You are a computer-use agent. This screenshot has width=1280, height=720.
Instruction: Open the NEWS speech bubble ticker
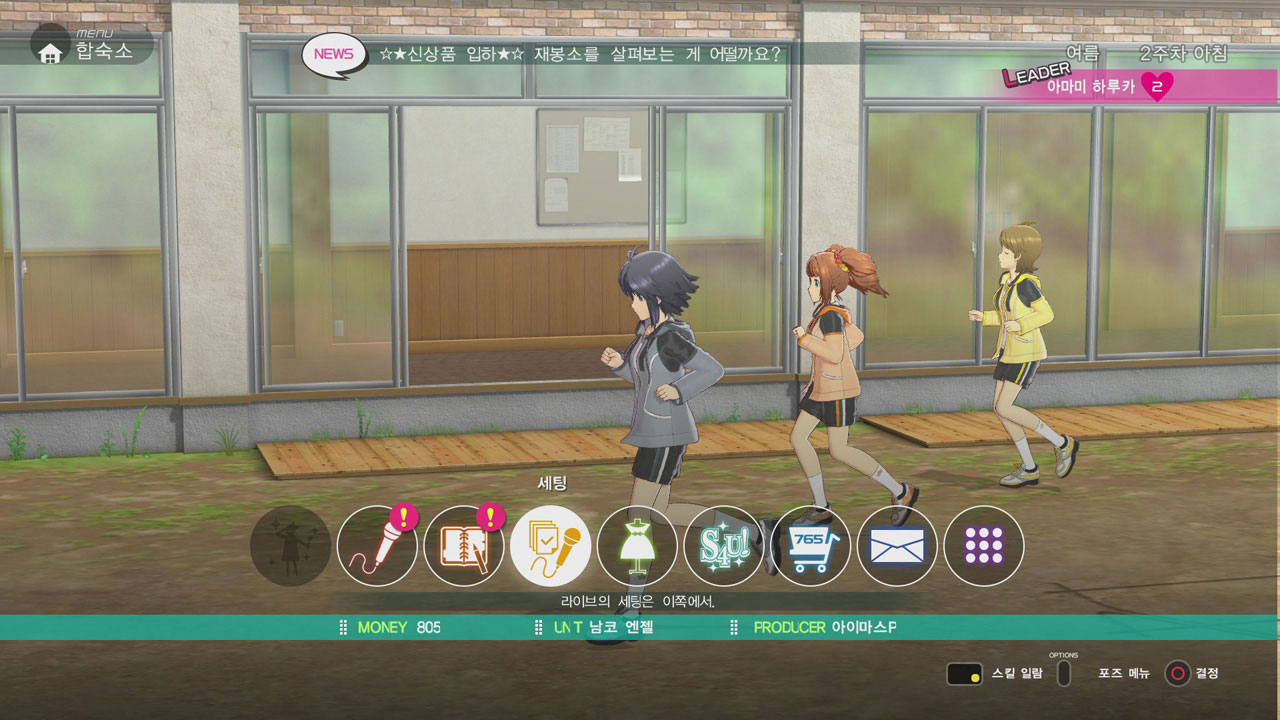coord(333,54)
